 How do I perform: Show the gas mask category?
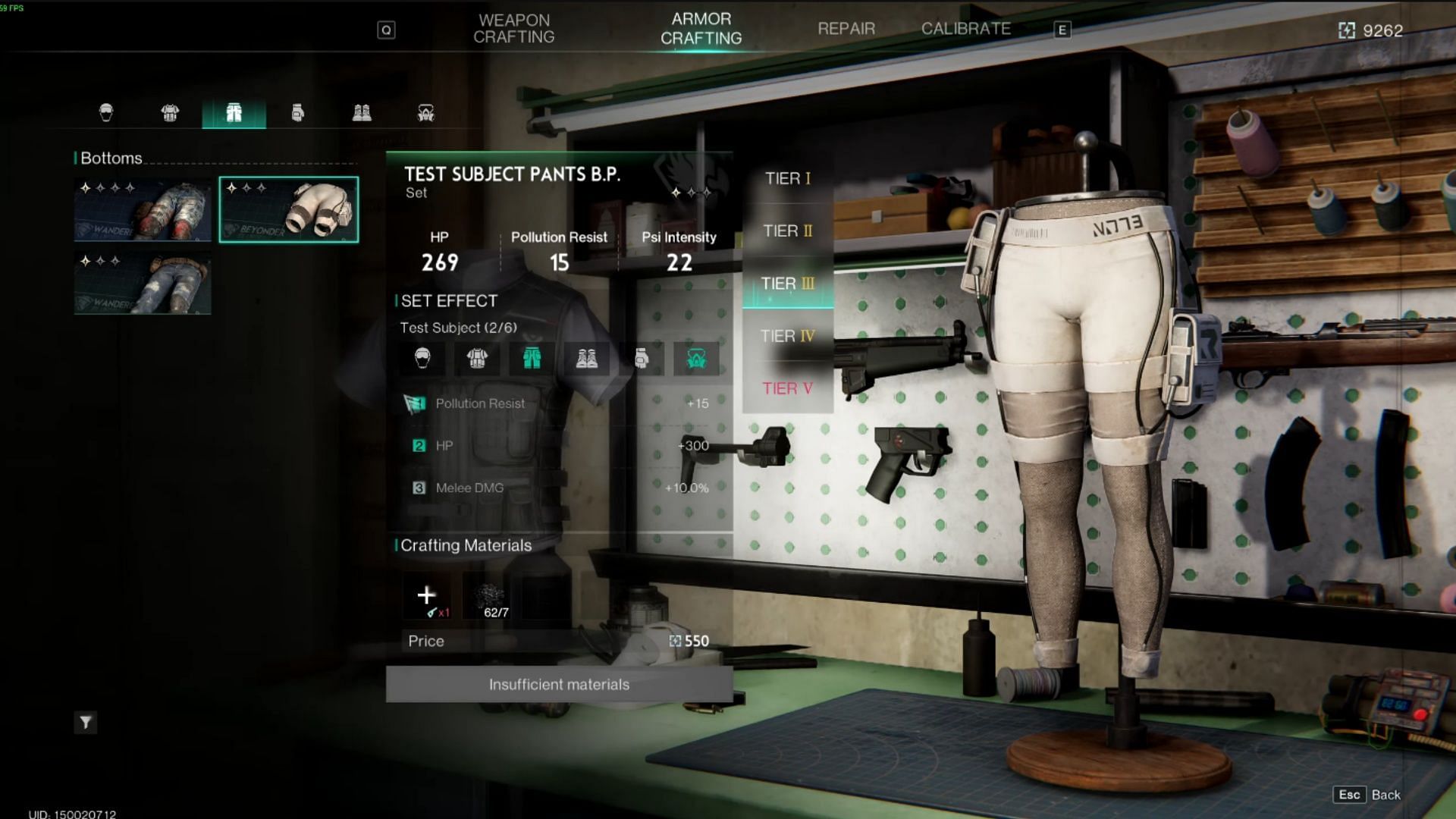click(x=425, y=113)
